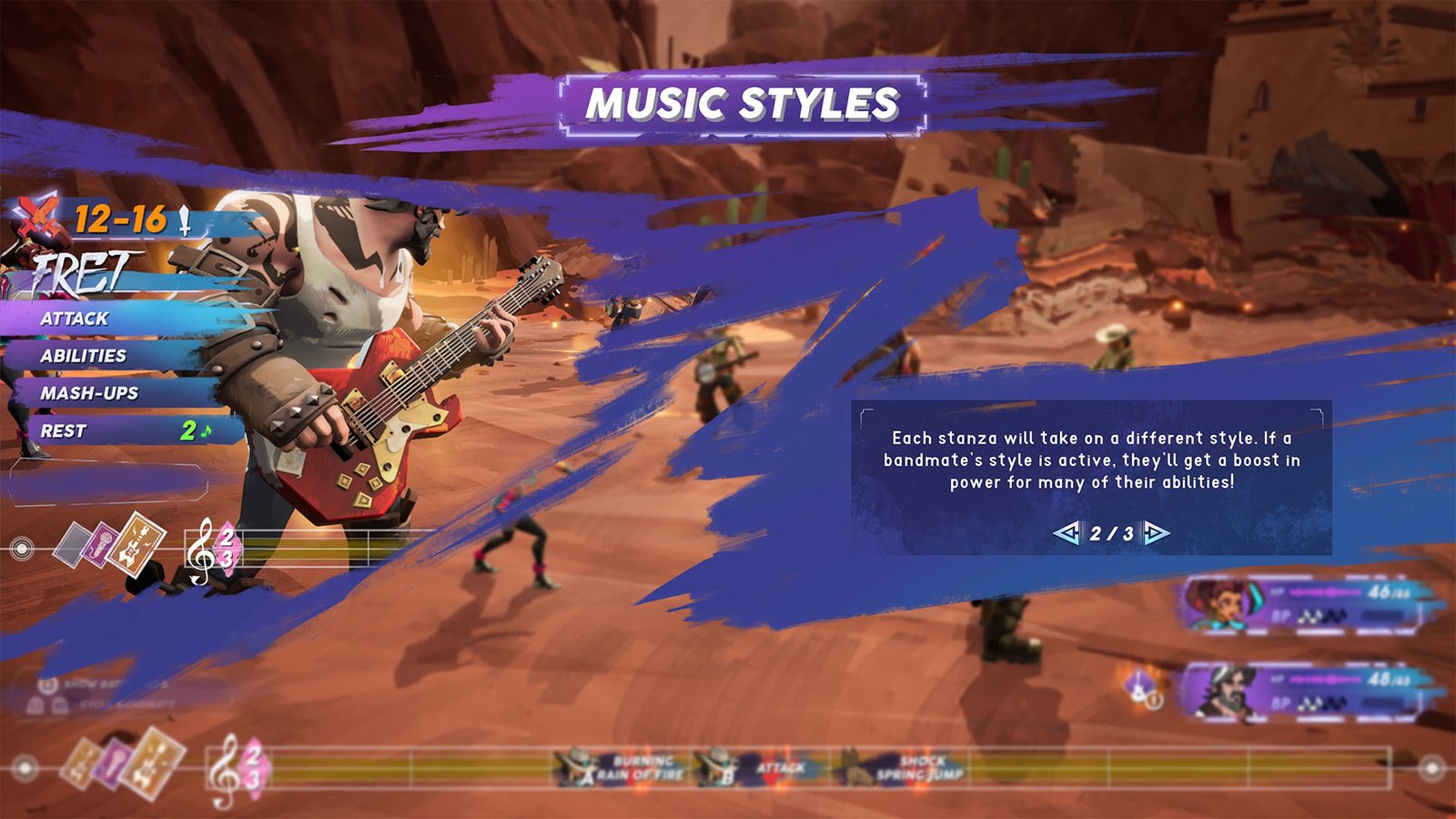Open the Abilities menu
This screenshot has height=819, width=1456.
84,356
